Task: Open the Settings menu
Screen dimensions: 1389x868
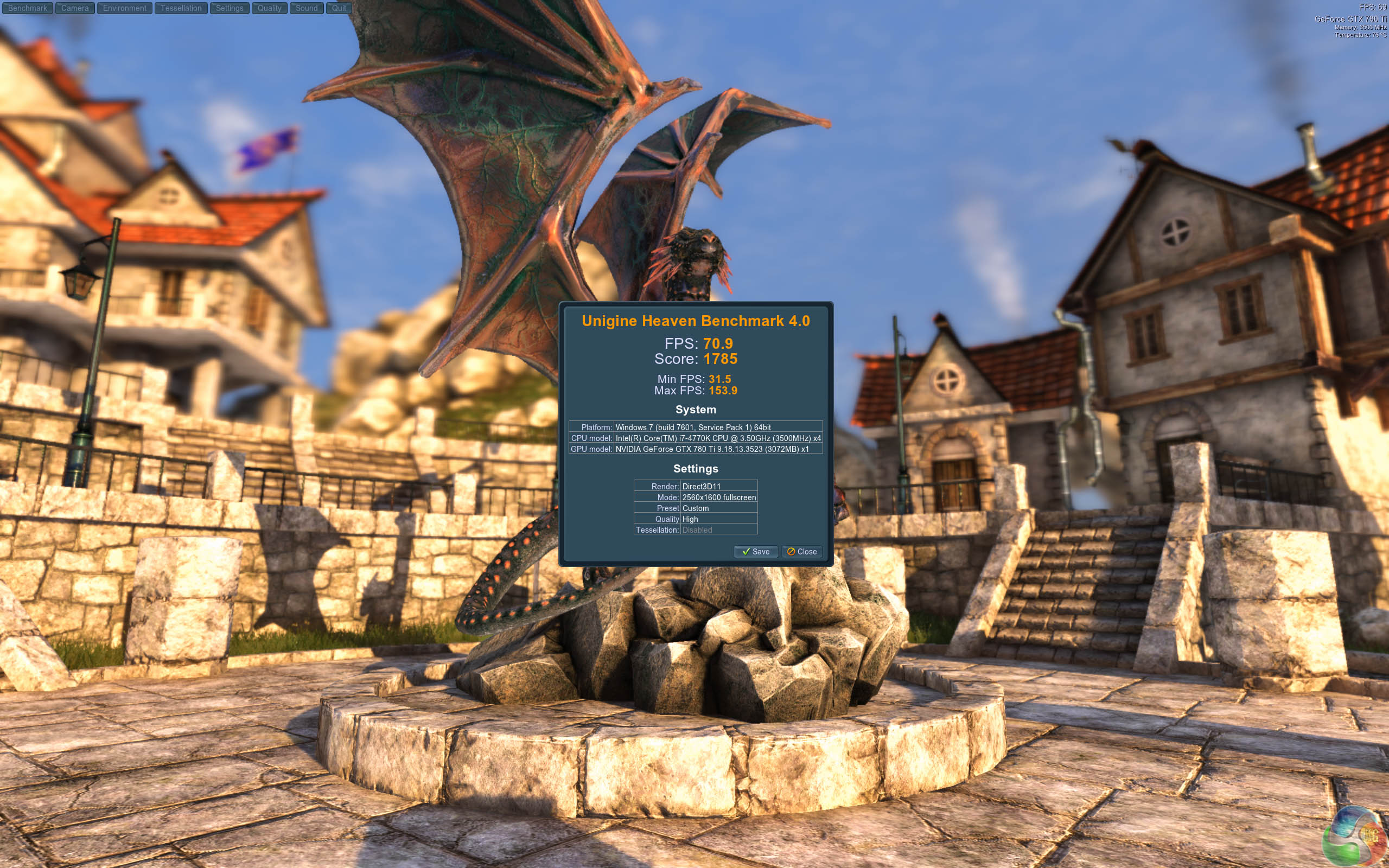Action: point(230,8)
